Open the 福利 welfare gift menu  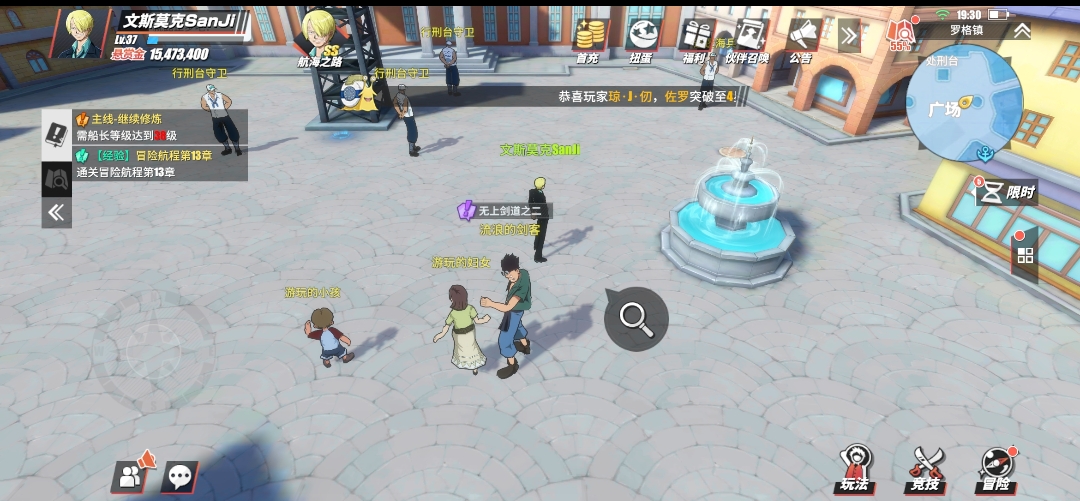(x=694, y=39)
